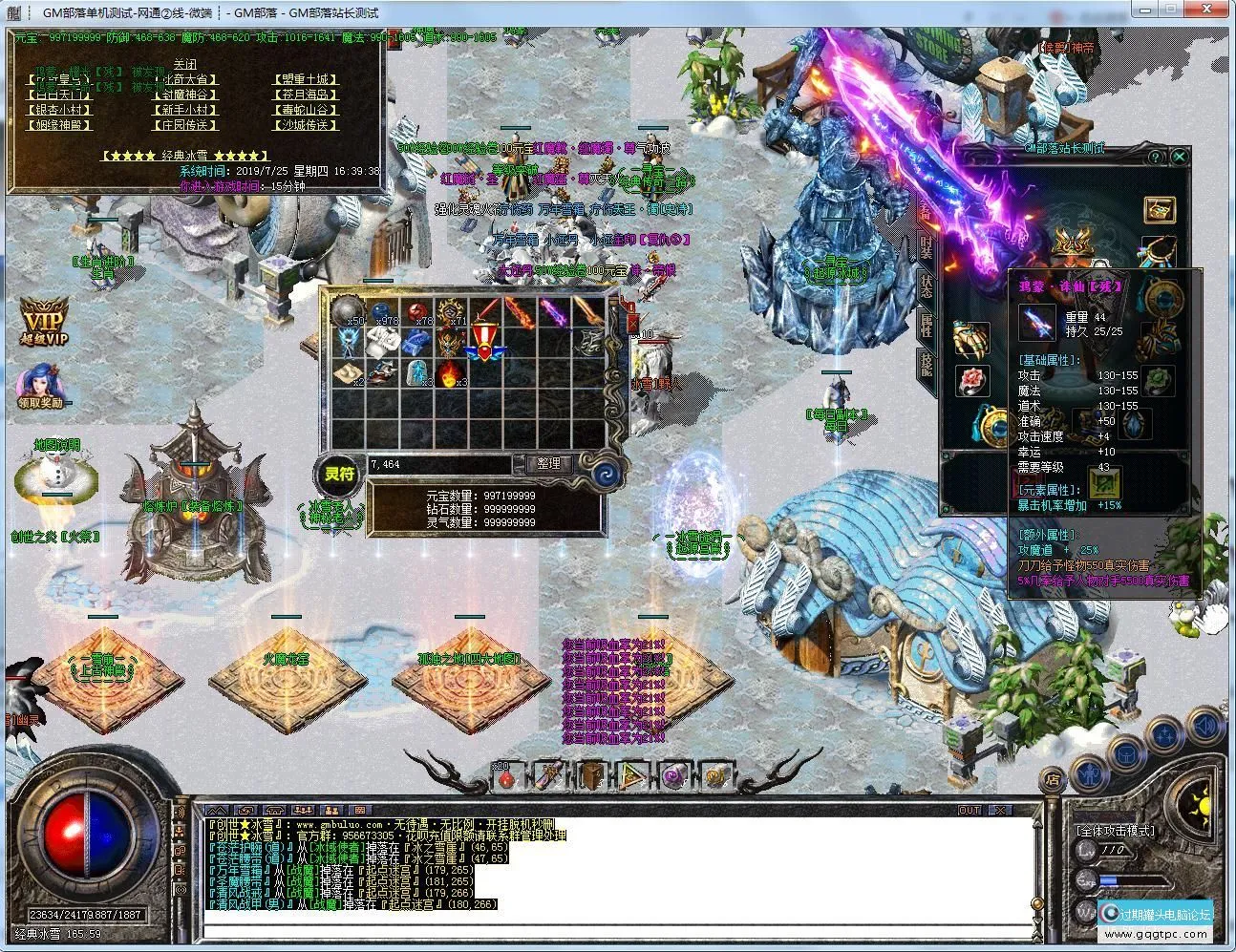Open the help question mark on character panel

click(x=1155, y=157)
